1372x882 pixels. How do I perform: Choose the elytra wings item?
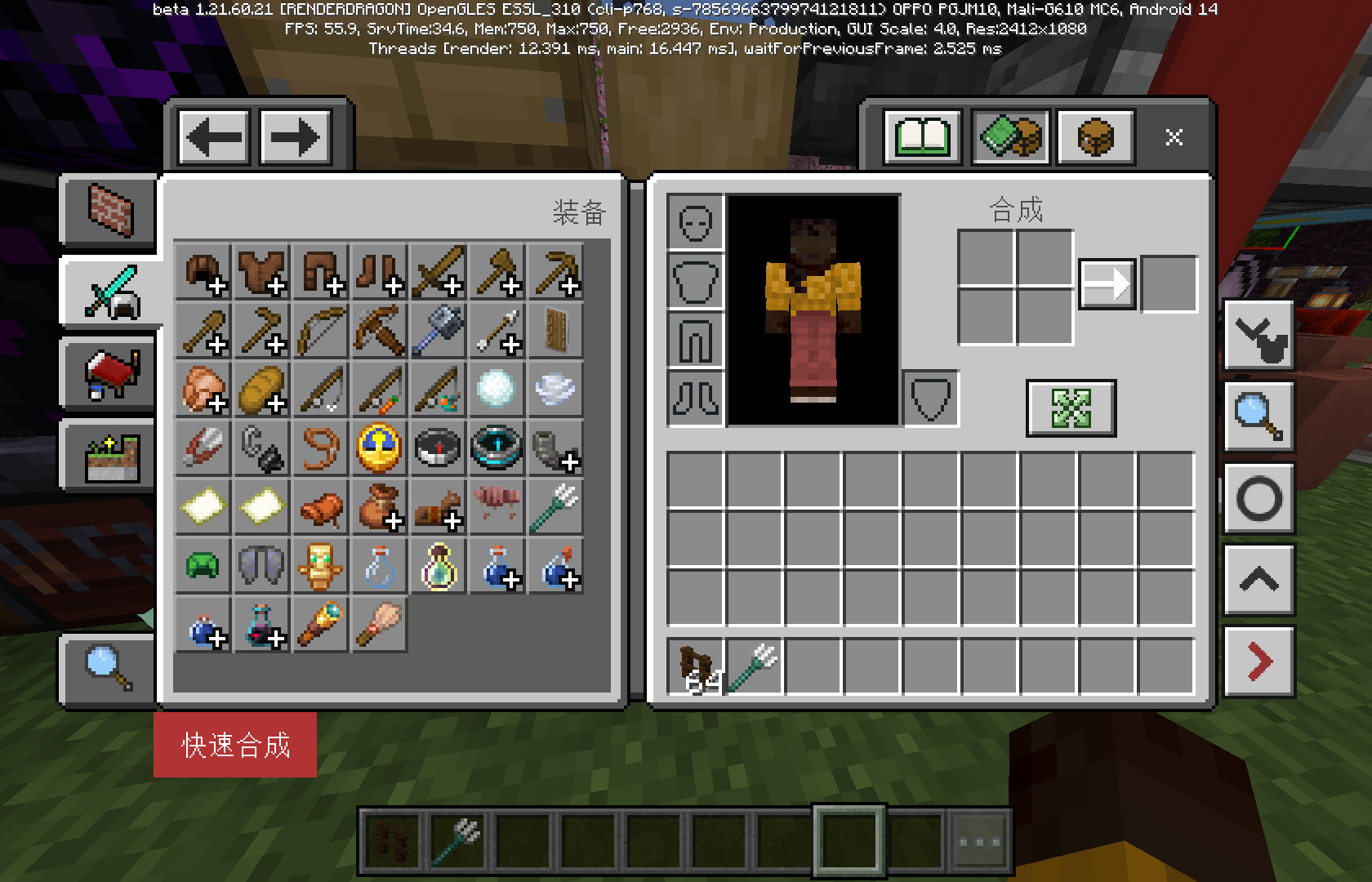click(x=261, y=565)
